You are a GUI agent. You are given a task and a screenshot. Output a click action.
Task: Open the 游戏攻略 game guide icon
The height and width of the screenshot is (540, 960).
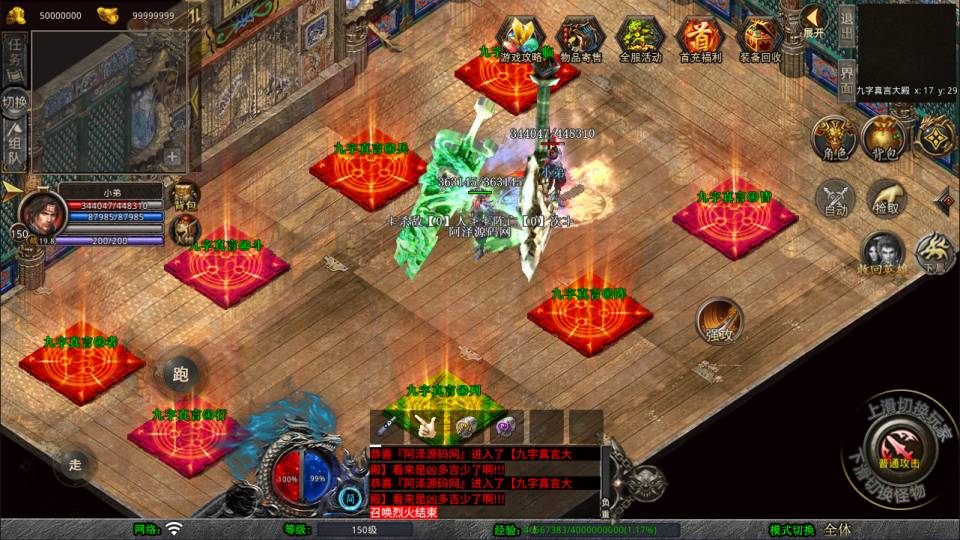(x=522, y=39)
